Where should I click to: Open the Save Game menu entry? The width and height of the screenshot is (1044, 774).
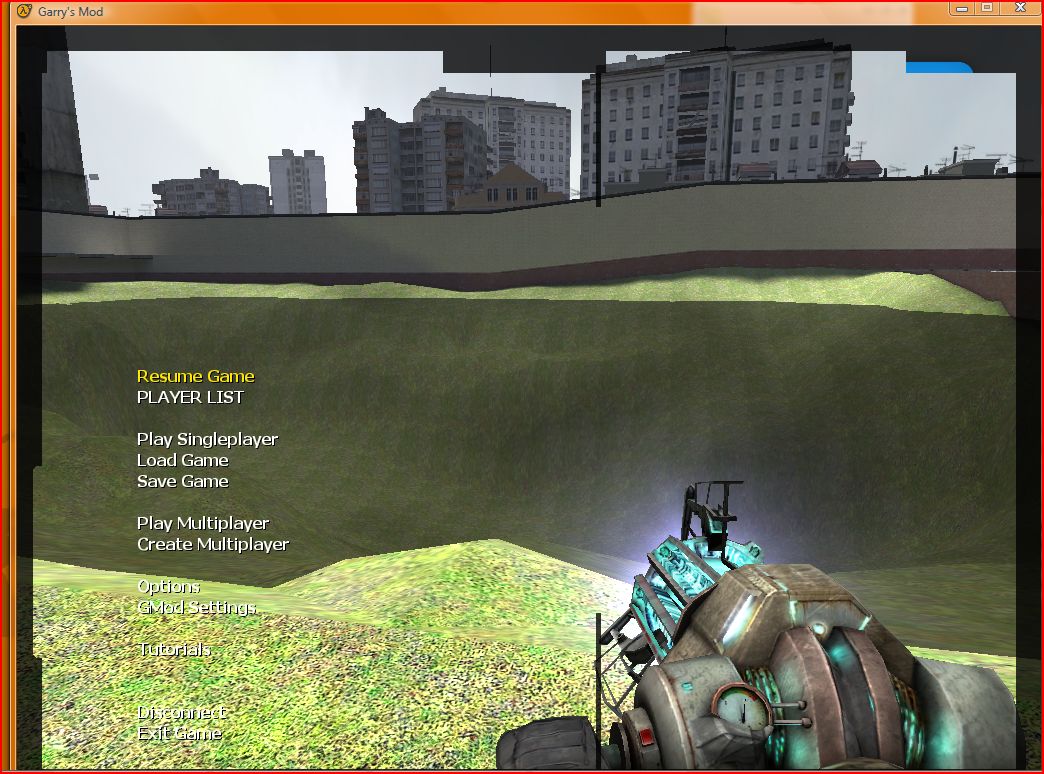click(x=182, y=481)
